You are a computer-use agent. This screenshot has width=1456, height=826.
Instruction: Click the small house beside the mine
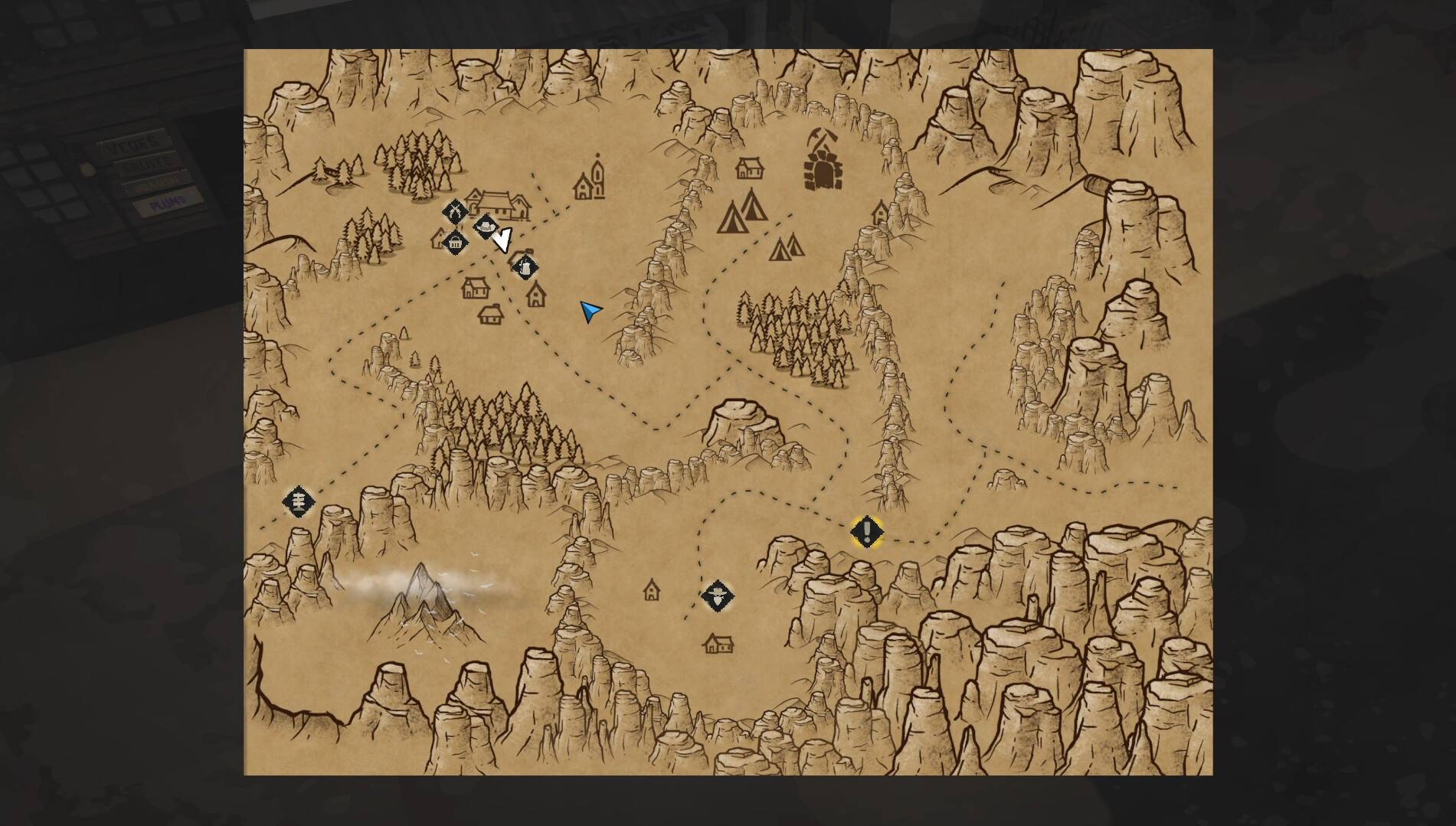[x=749, y=167]
